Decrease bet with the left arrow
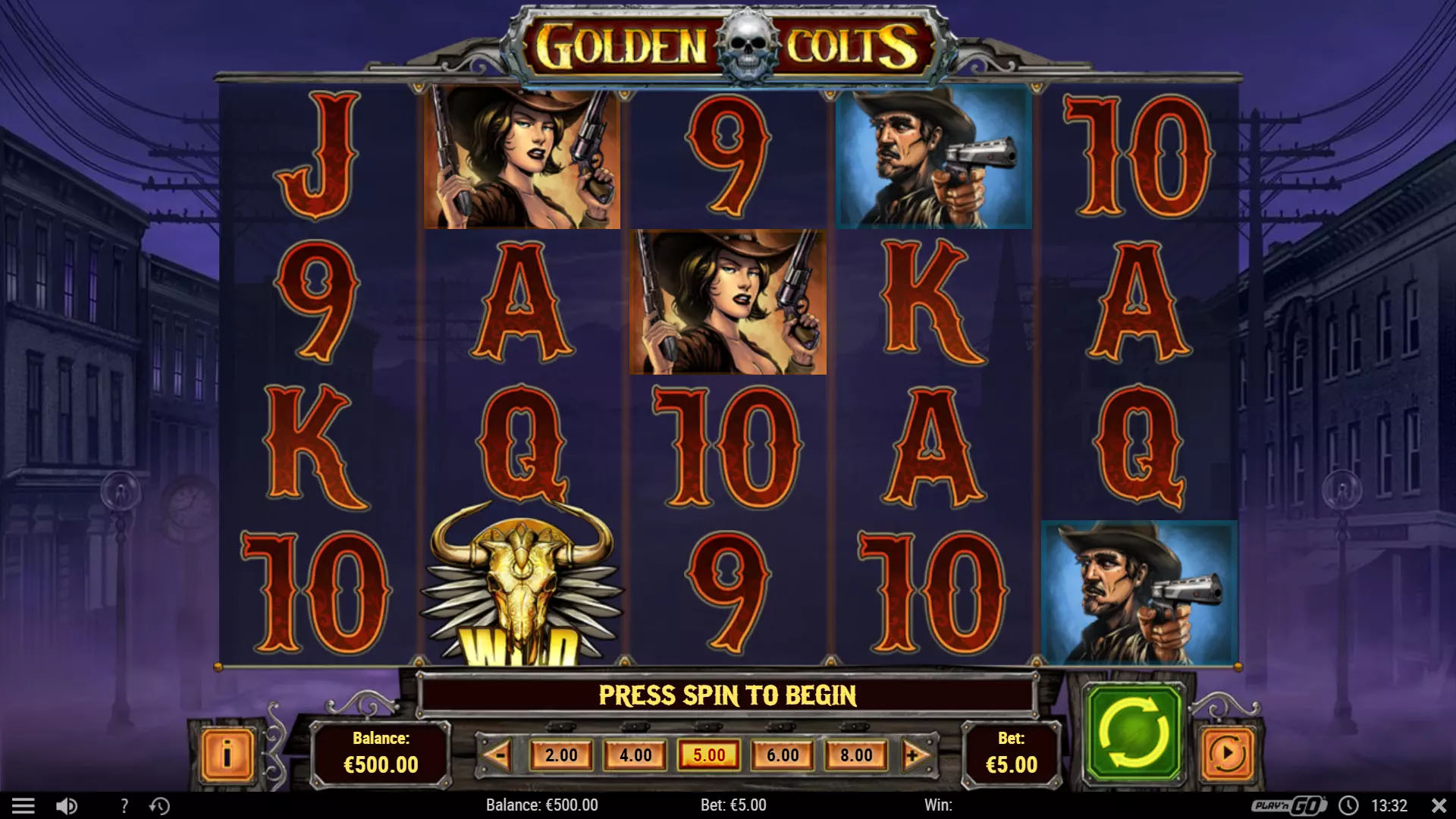 [x=497, y=755]
